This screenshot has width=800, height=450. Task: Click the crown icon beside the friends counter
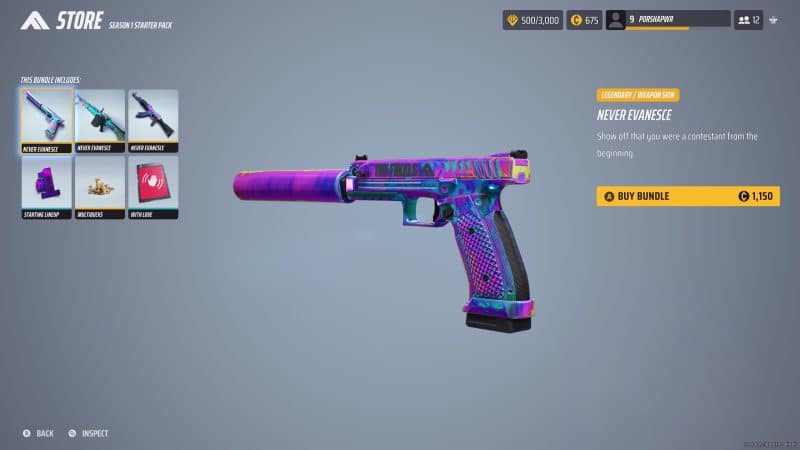point(776,19)
